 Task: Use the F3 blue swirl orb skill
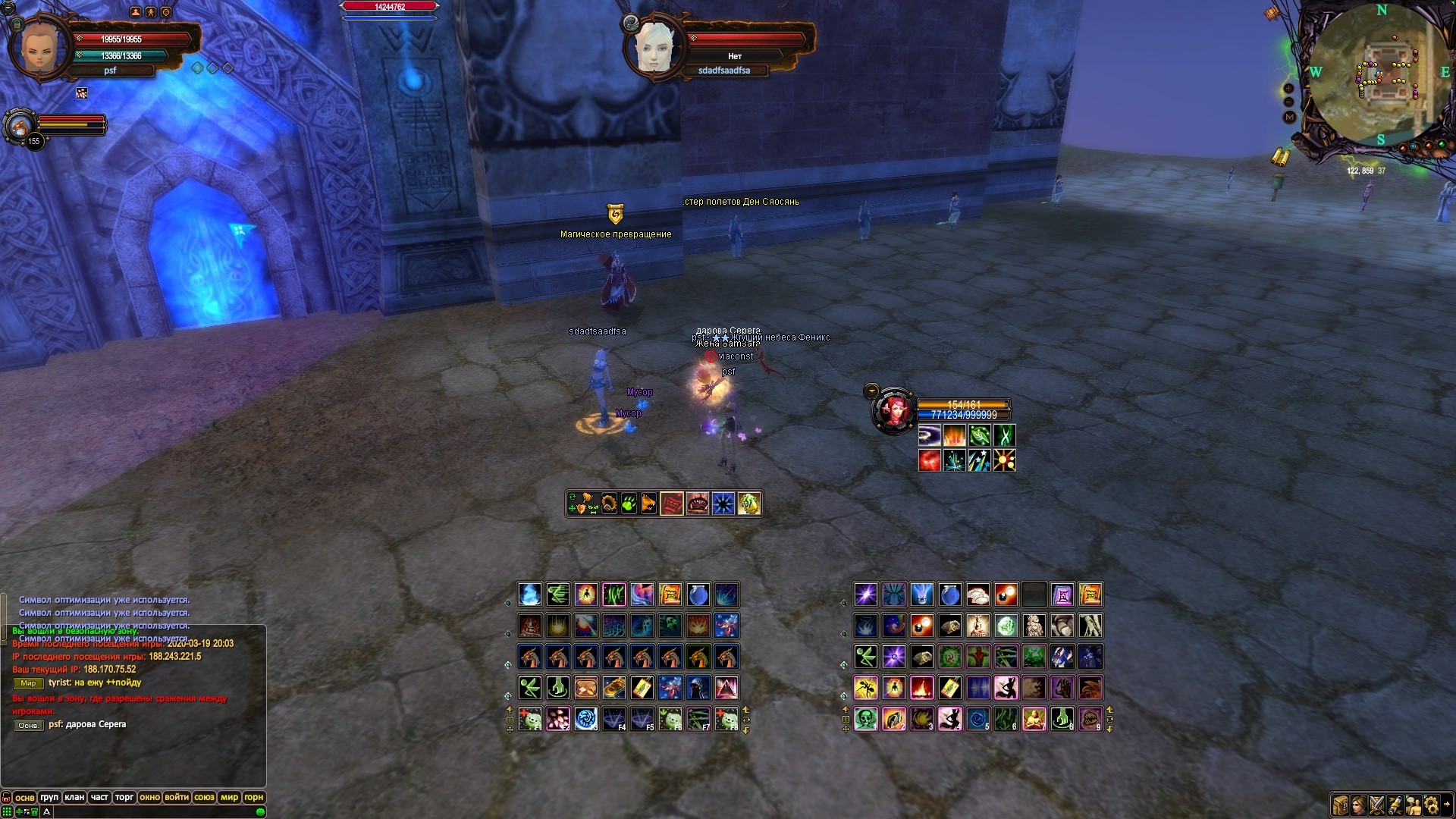(585, 719)
